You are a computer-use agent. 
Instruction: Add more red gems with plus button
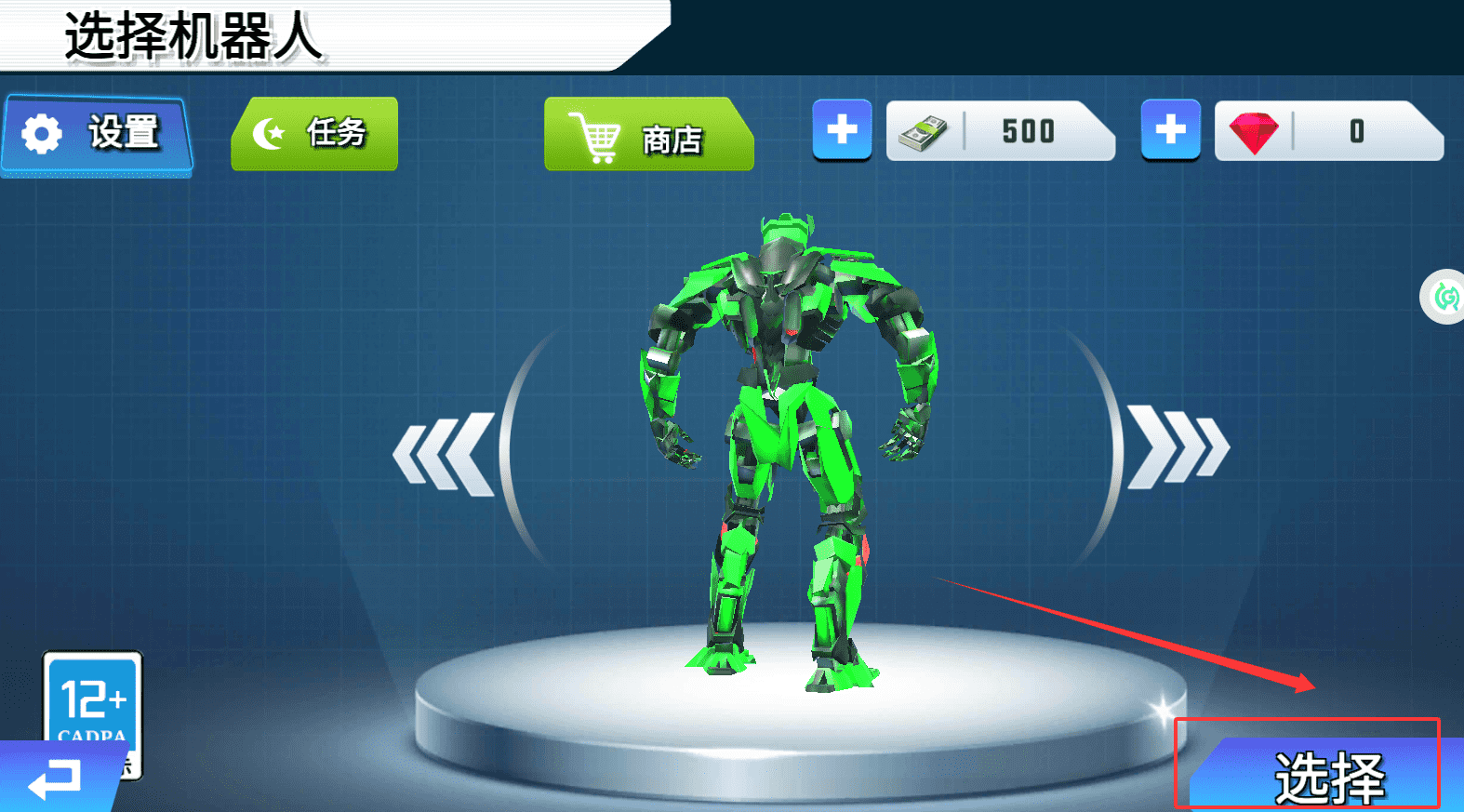(x=1170, y=129)
